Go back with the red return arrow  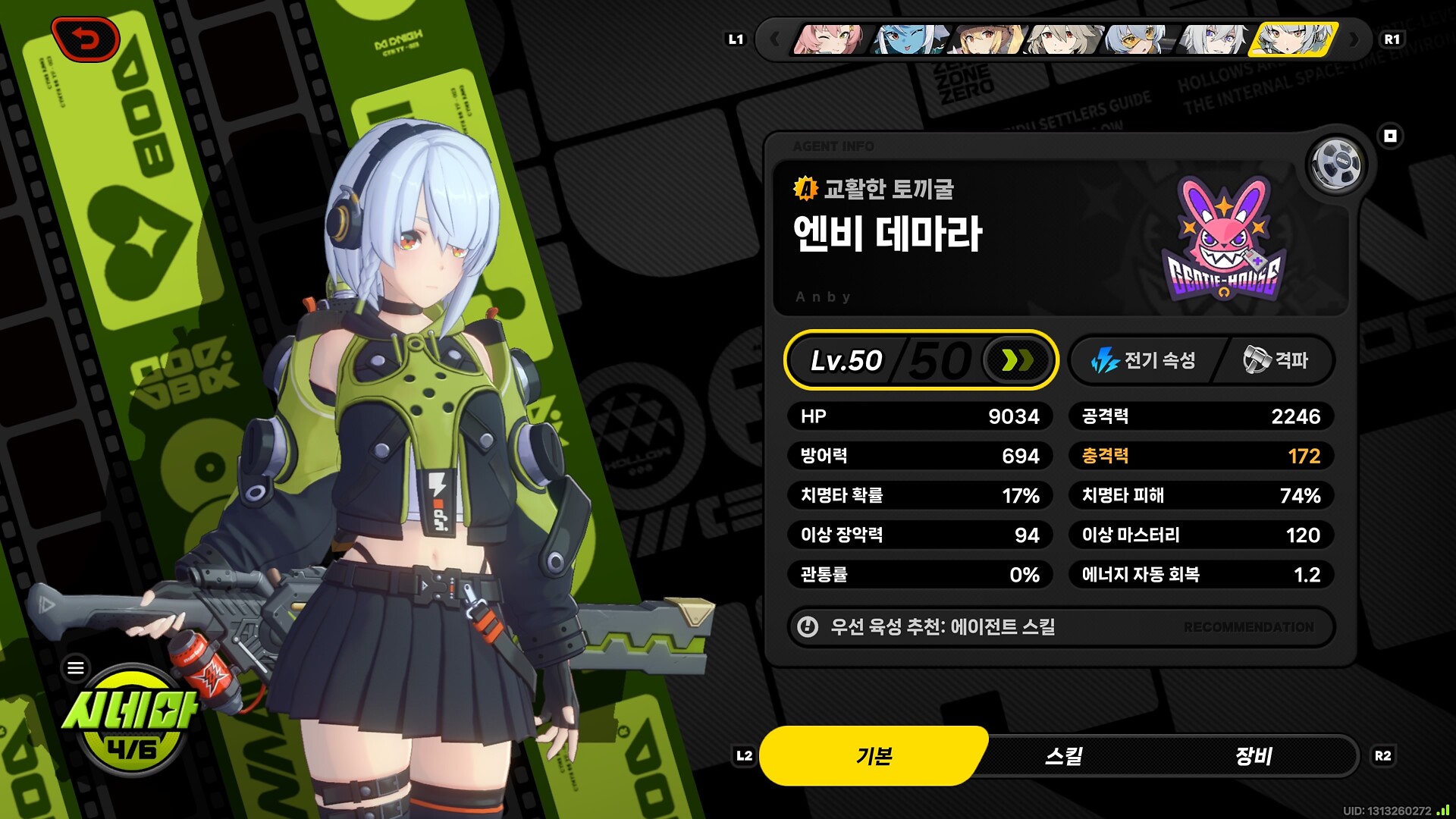86,39
